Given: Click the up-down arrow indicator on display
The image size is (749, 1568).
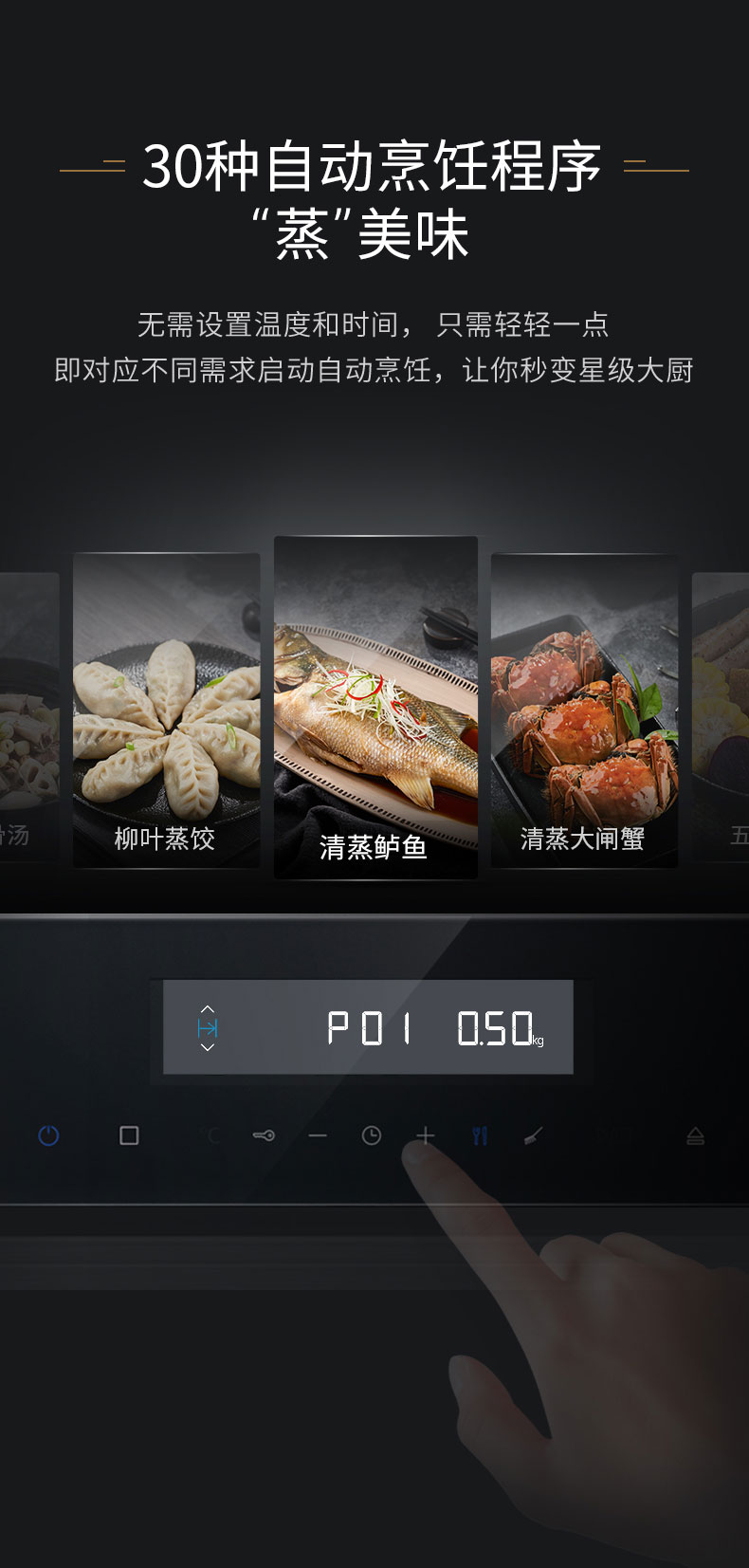Looking at the screenshot, I should tap(208, 1027).
